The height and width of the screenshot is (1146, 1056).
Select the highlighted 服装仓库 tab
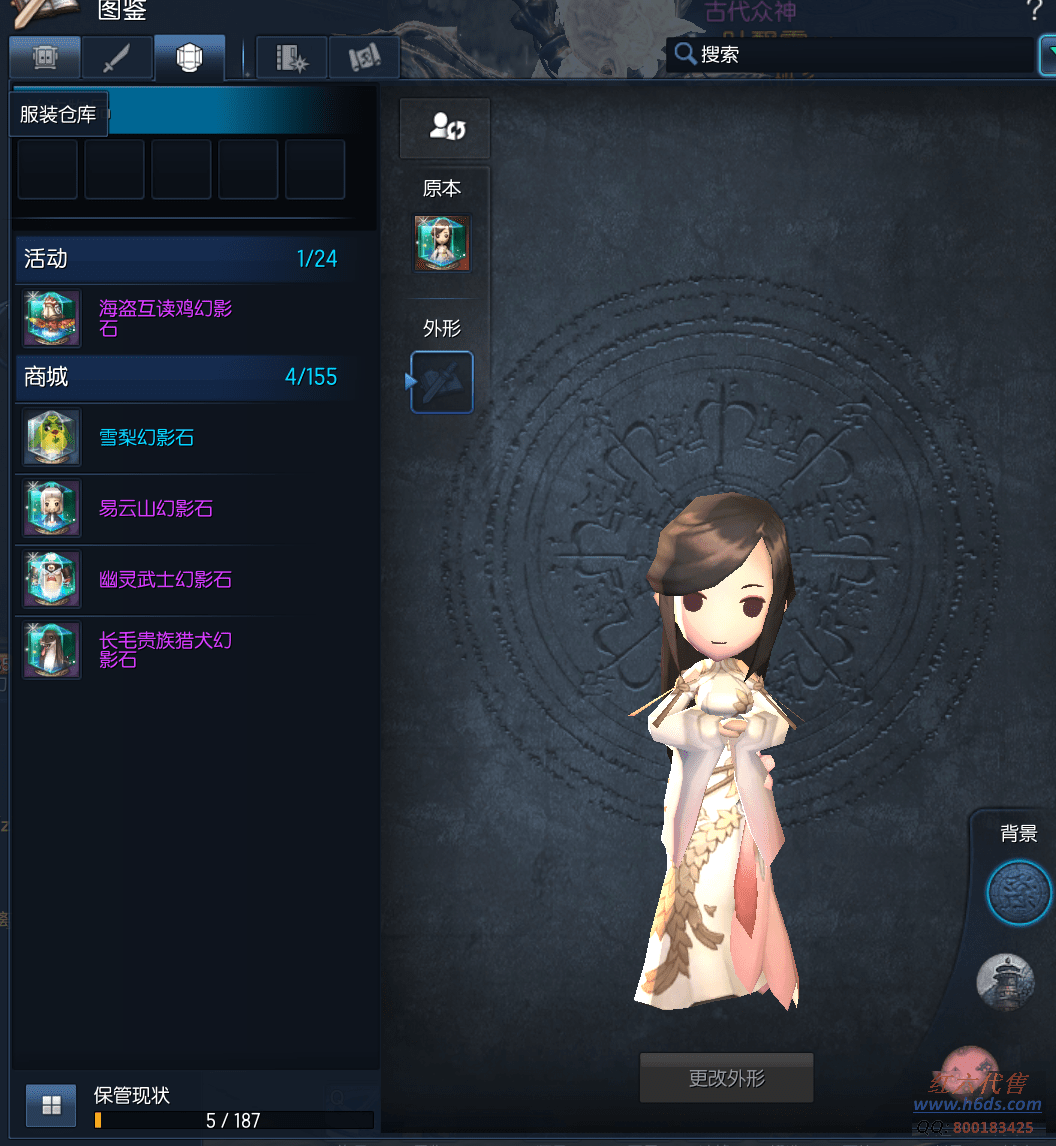[x=189, y=58]
